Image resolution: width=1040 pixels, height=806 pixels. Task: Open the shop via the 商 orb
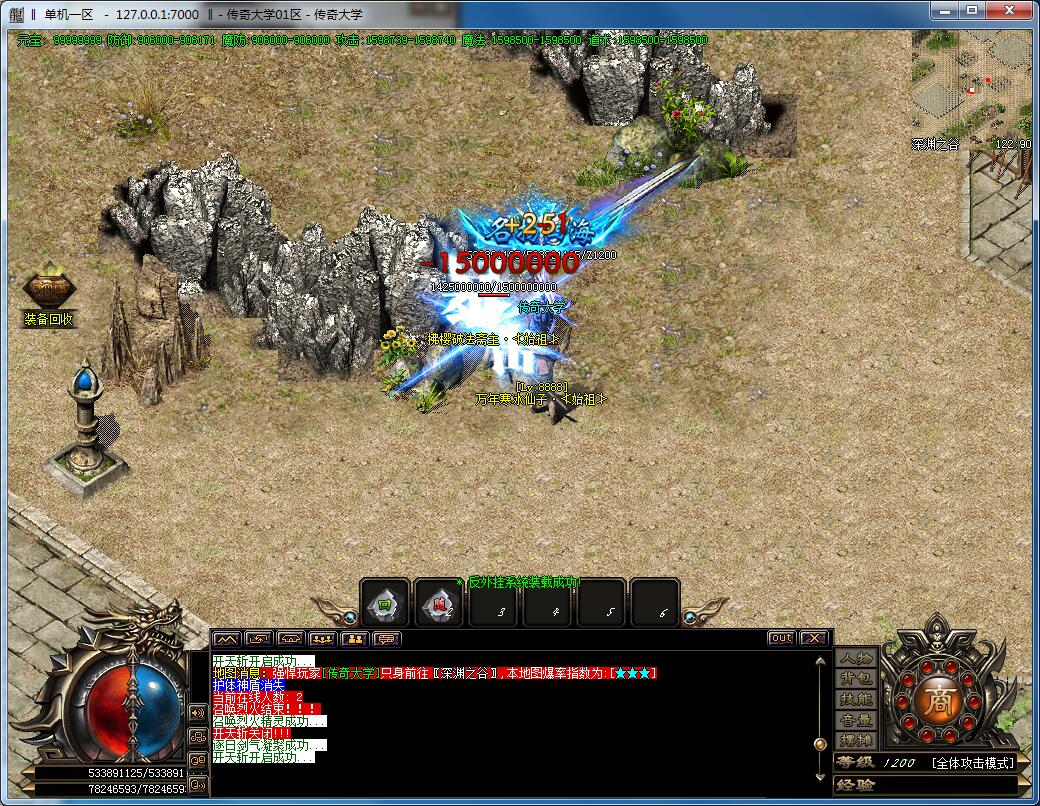click(941, 699)
